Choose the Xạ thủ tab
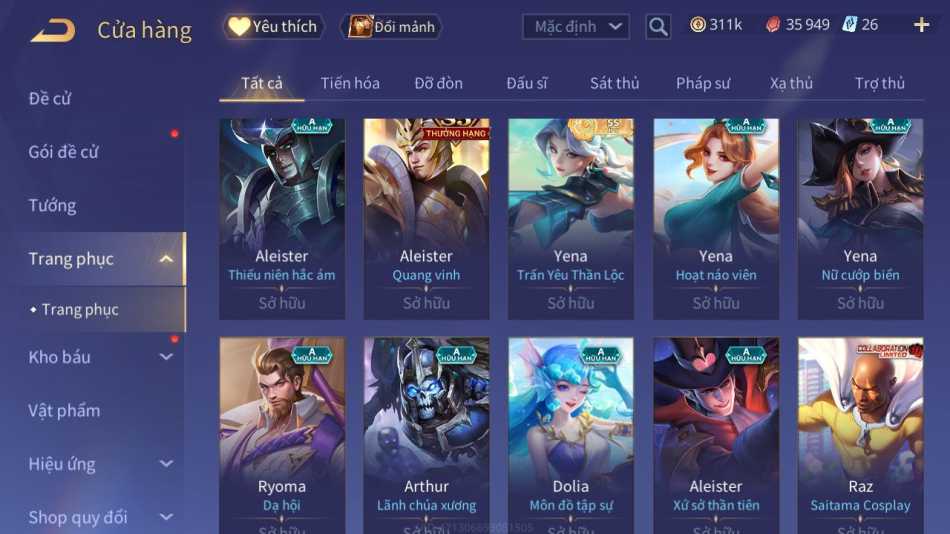950x534 pixels. pyautogui.click(x=791, y=83)
